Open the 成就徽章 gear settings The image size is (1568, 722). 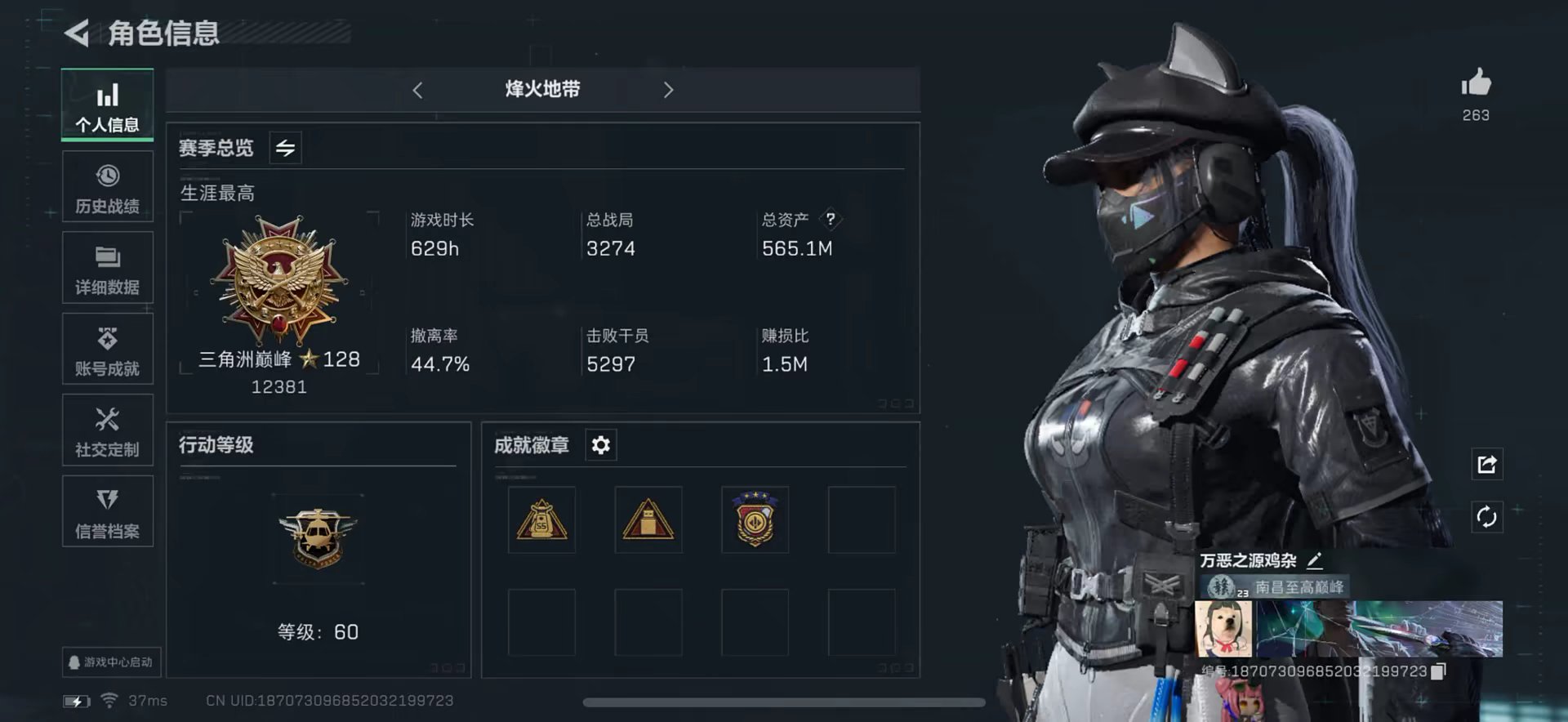[600, 445]
